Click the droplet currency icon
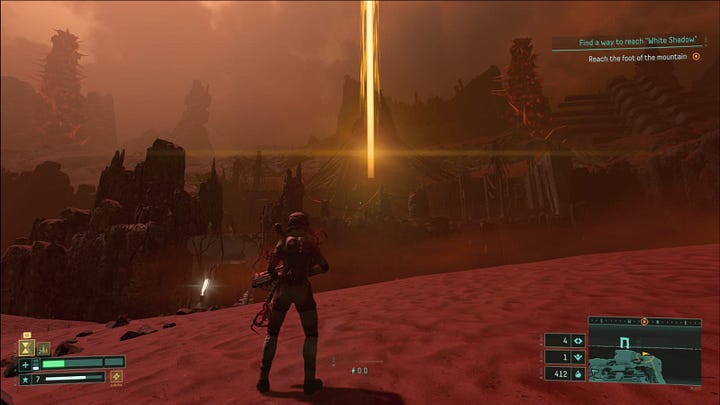The height and width of the screenshot is (405, 720). (578, 373)
